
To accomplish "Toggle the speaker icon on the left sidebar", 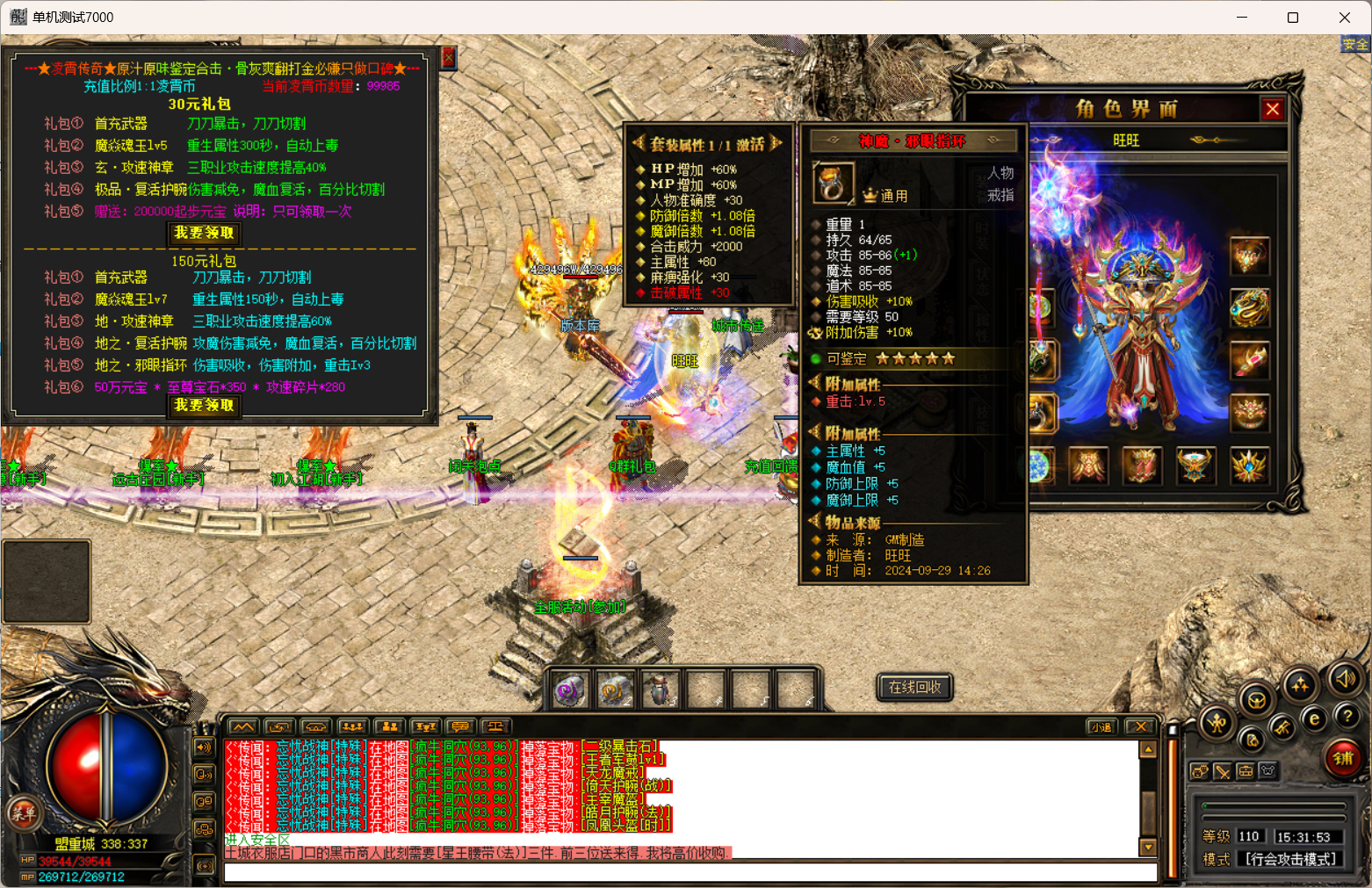I will (x=205, y=747).
